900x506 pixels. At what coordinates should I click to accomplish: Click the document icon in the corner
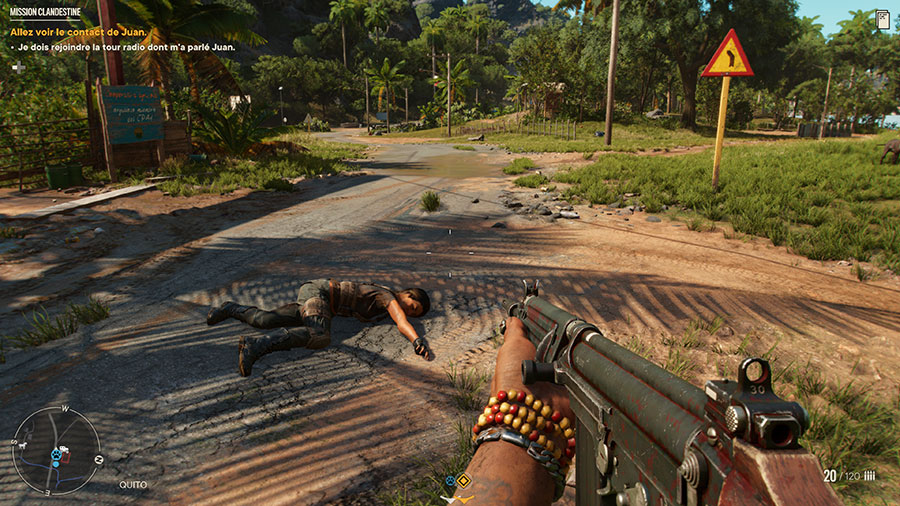[x=882, y=19]
